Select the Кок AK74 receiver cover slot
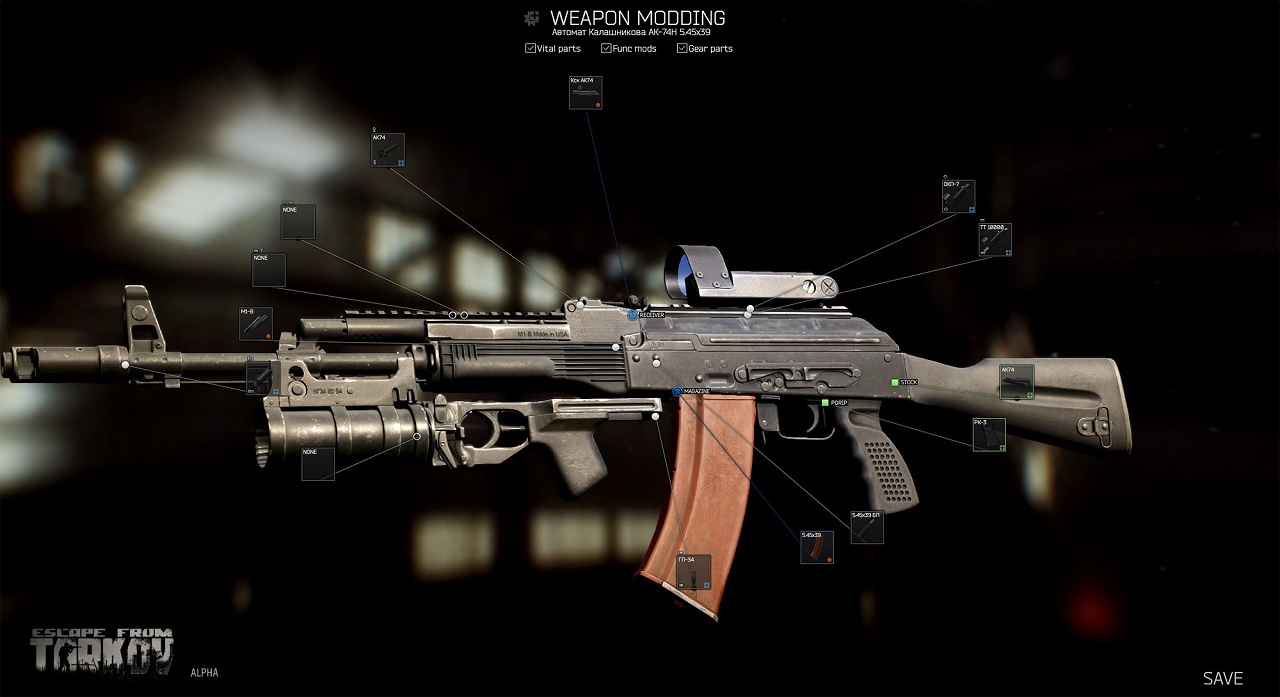 click(x=585, y=95)
